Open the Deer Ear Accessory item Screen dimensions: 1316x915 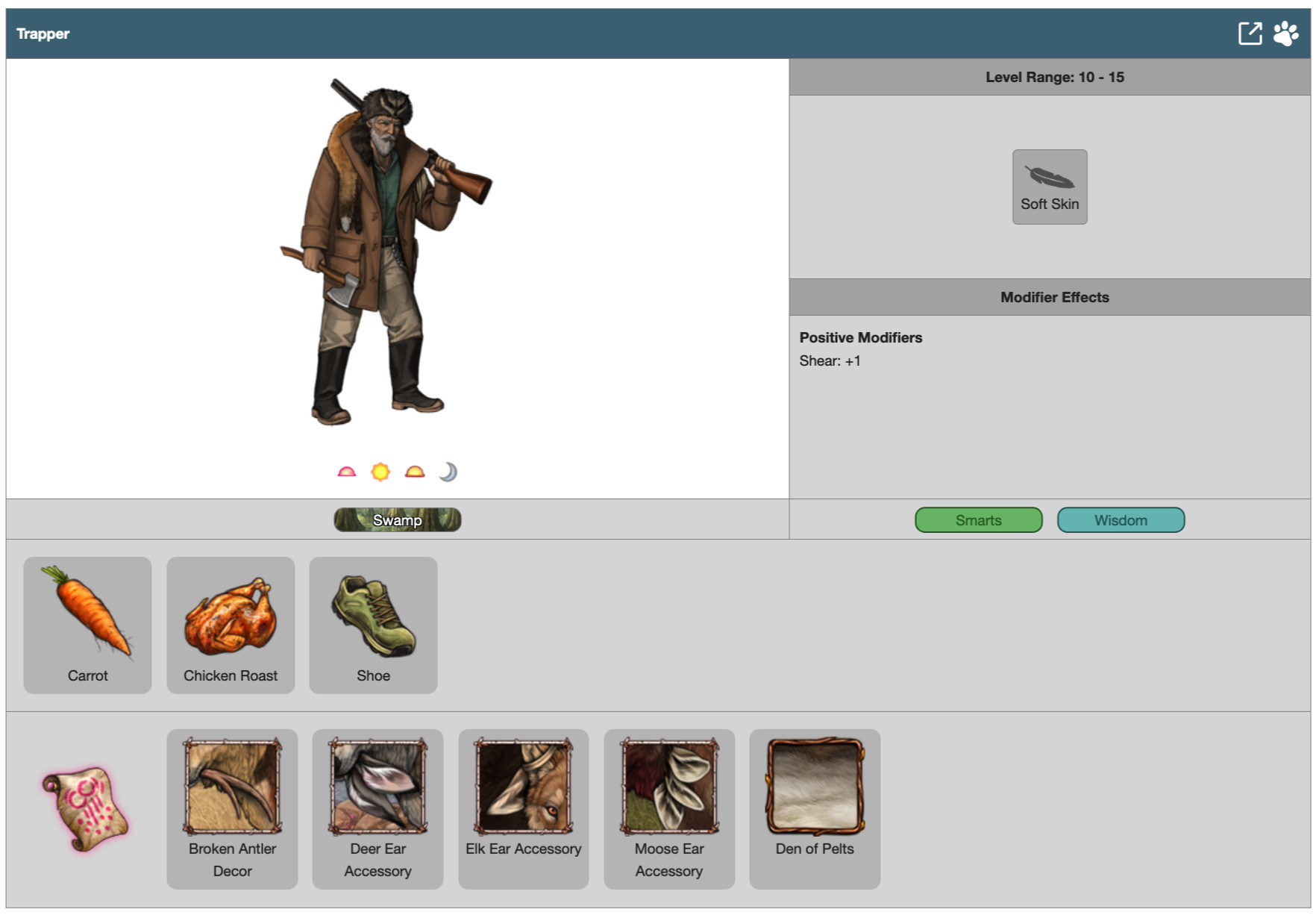(x=377, y=808)
